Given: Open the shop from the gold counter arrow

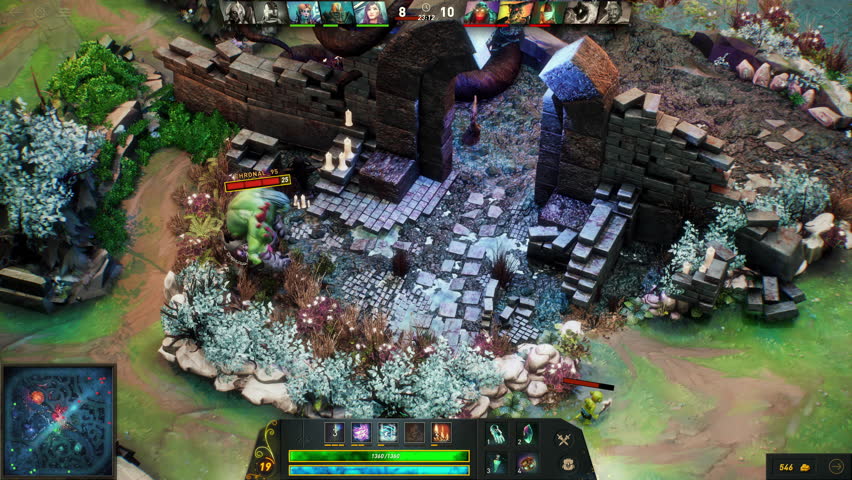Looking at the screenshot, I should pos(836,466).
